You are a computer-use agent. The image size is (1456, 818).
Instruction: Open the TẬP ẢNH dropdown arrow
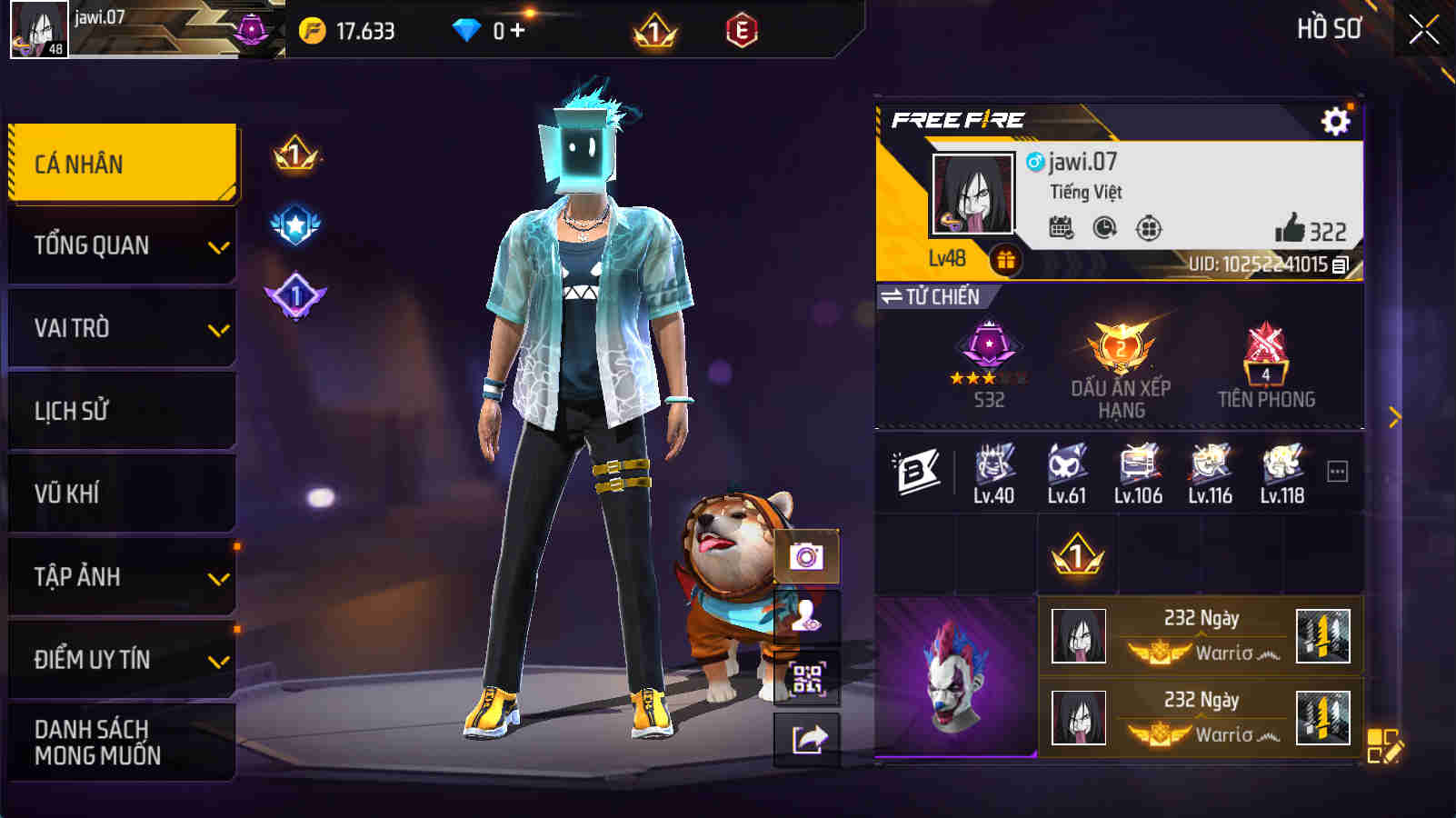(x=217, y=577)
